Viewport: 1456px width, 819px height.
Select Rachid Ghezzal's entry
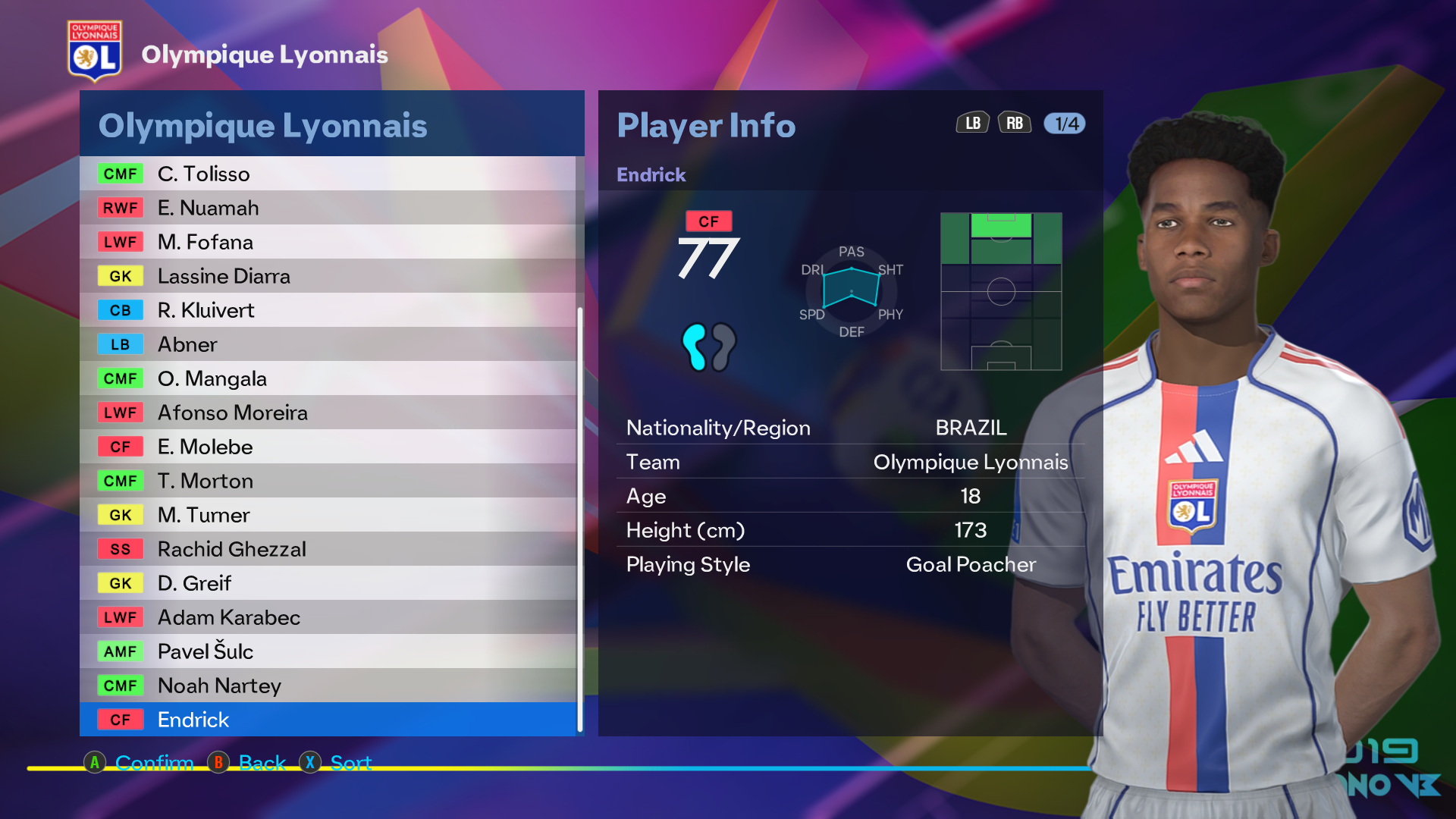[328, 549]
